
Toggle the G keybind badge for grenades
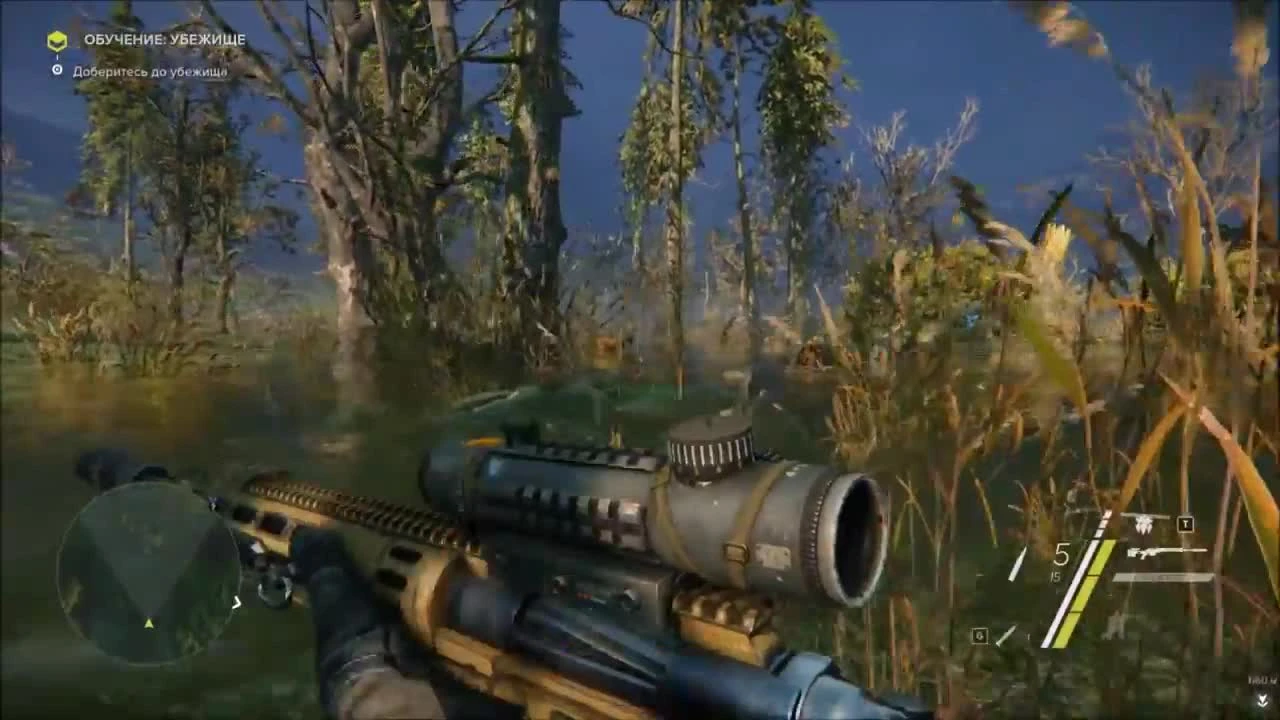978,634
